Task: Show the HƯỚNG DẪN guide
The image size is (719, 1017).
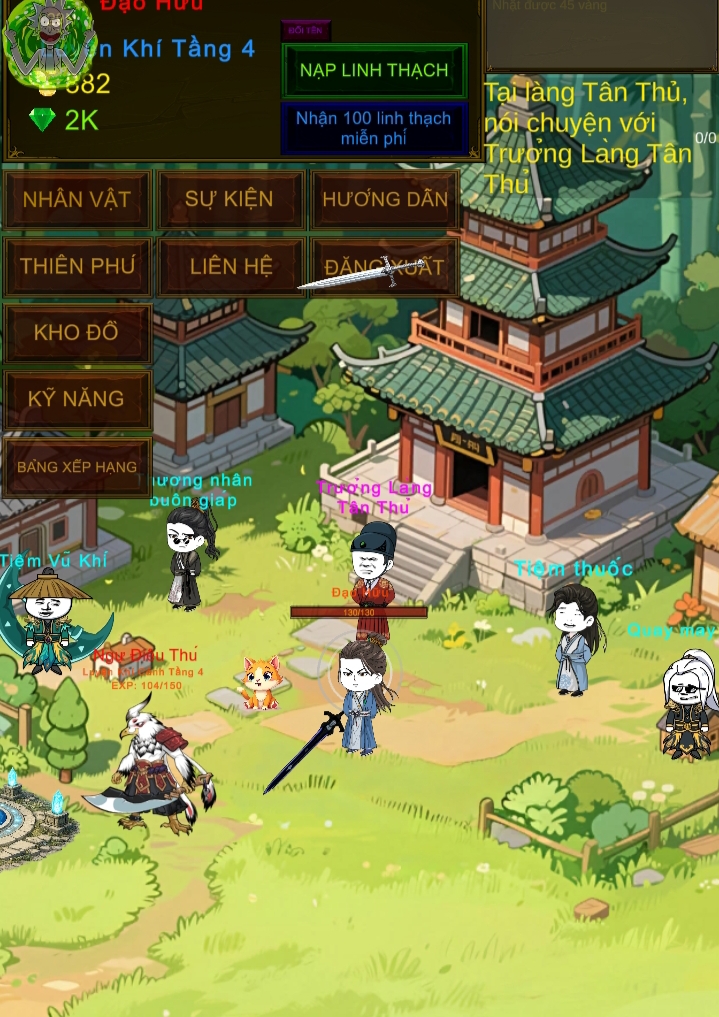Action: click(385, 199)
